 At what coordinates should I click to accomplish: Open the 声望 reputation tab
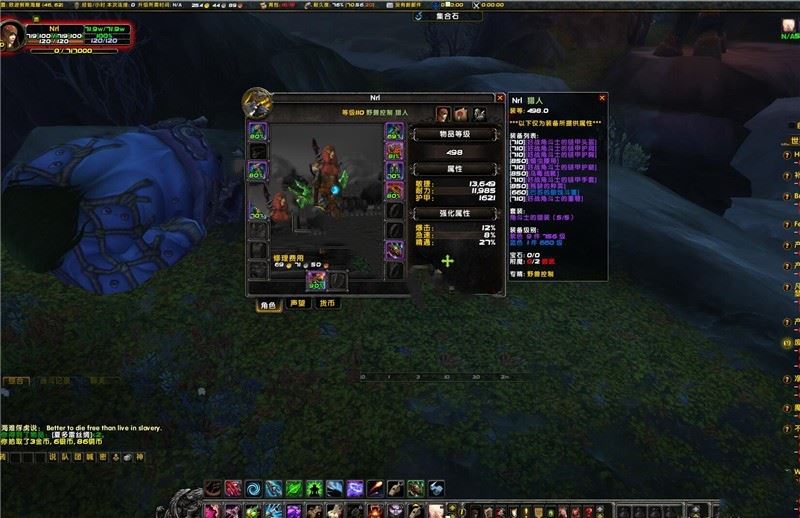[297, 304]
